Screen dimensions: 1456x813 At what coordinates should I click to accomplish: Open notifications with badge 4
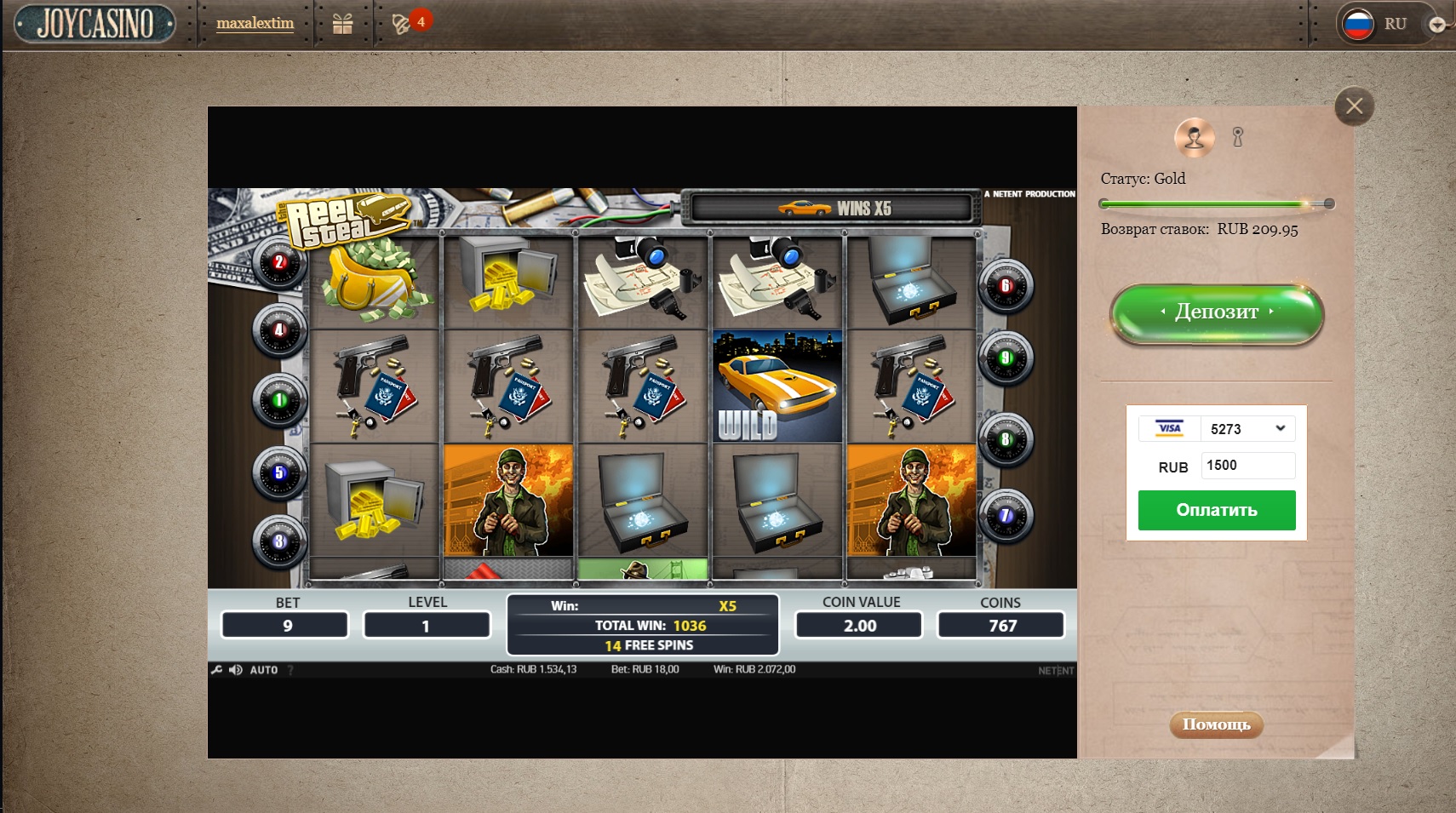(x=402, y=24)
